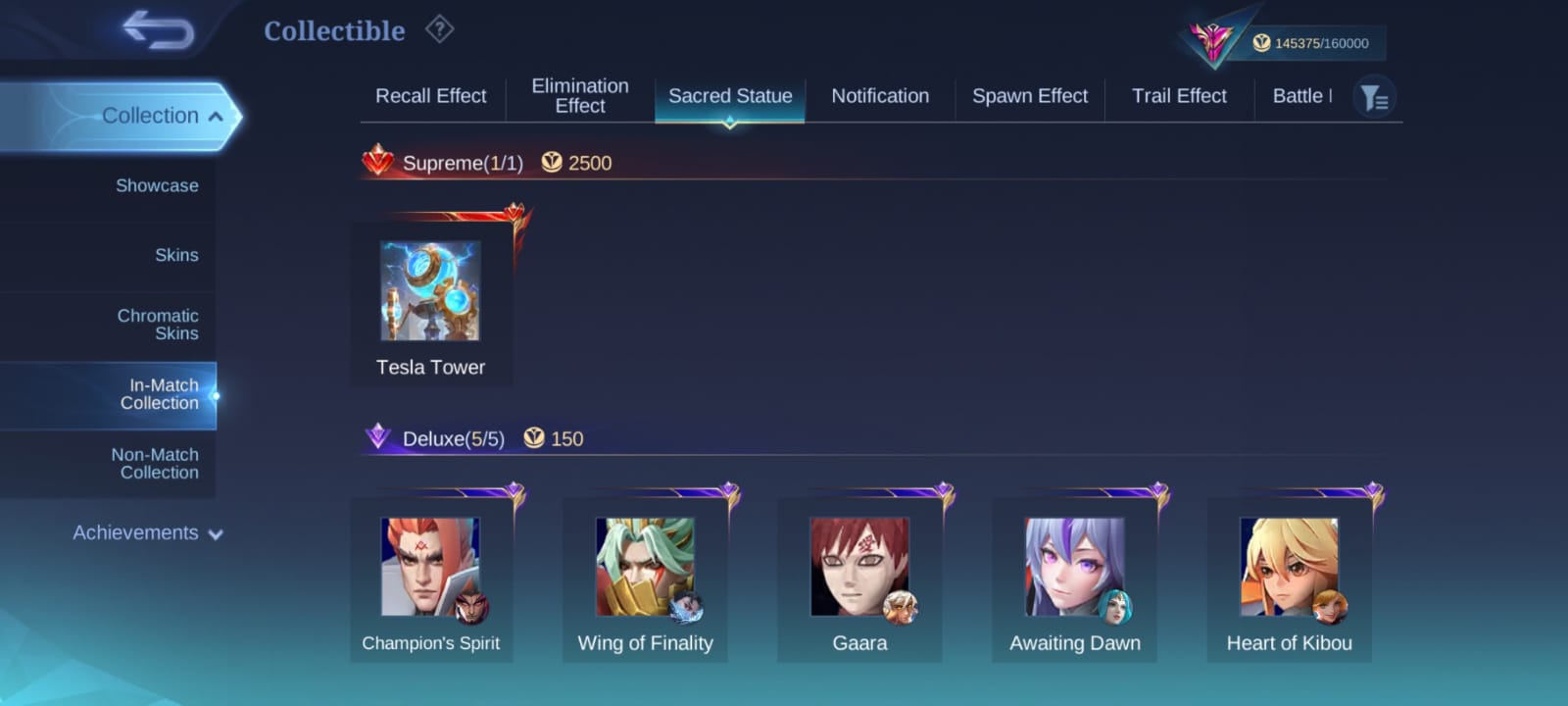Open the Chromatic Skins section
Image resolution: width=1568 pixels, height=706 pixels.
pyautogui.click(x=157, y=325)
